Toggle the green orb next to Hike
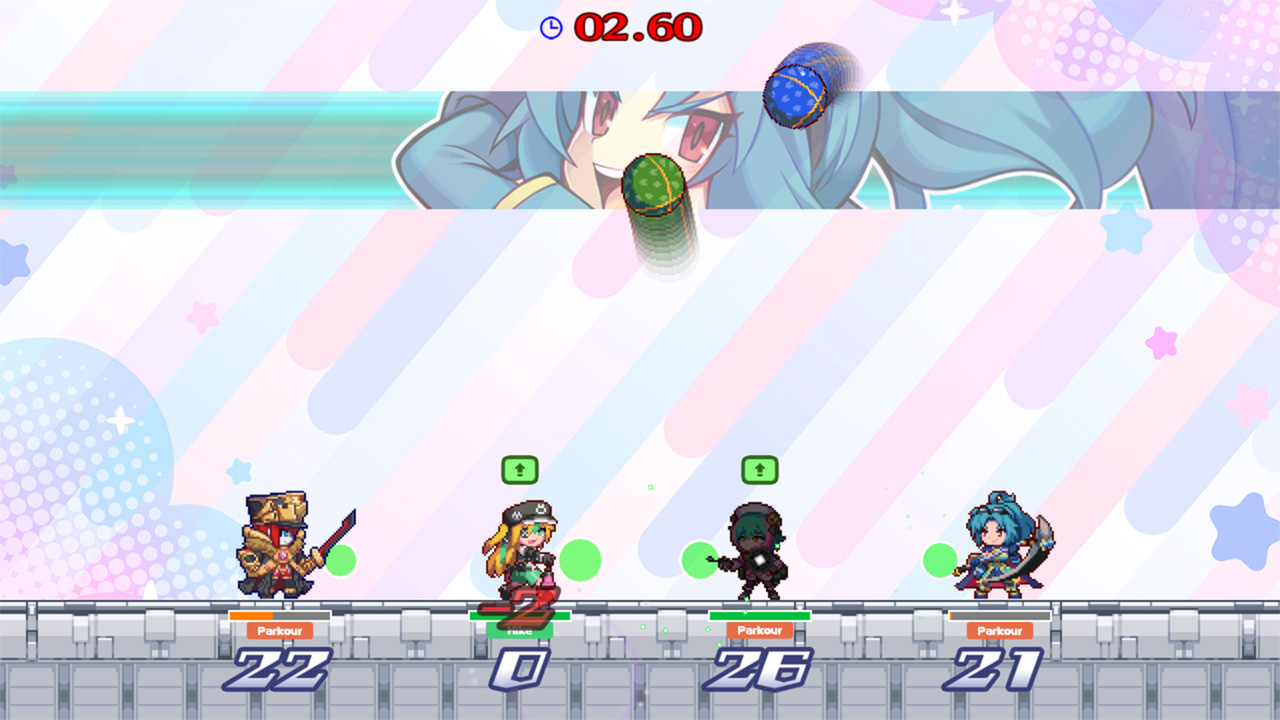This screenshot has width=1280, height=720. [582, 558]
